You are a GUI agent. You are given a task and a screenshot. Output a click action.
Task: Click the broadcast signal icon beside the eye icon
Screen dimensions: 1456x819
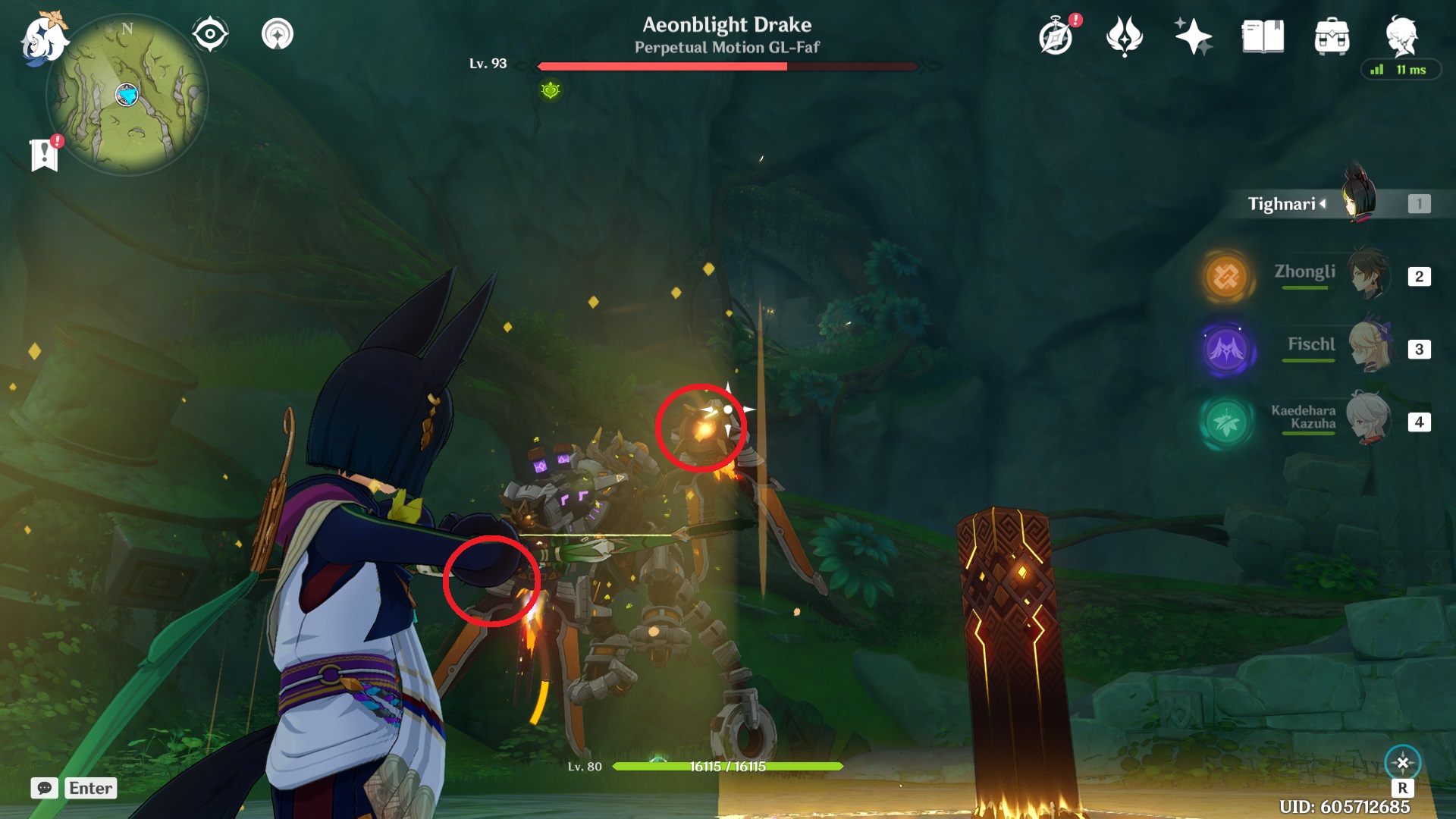(279, 34)
